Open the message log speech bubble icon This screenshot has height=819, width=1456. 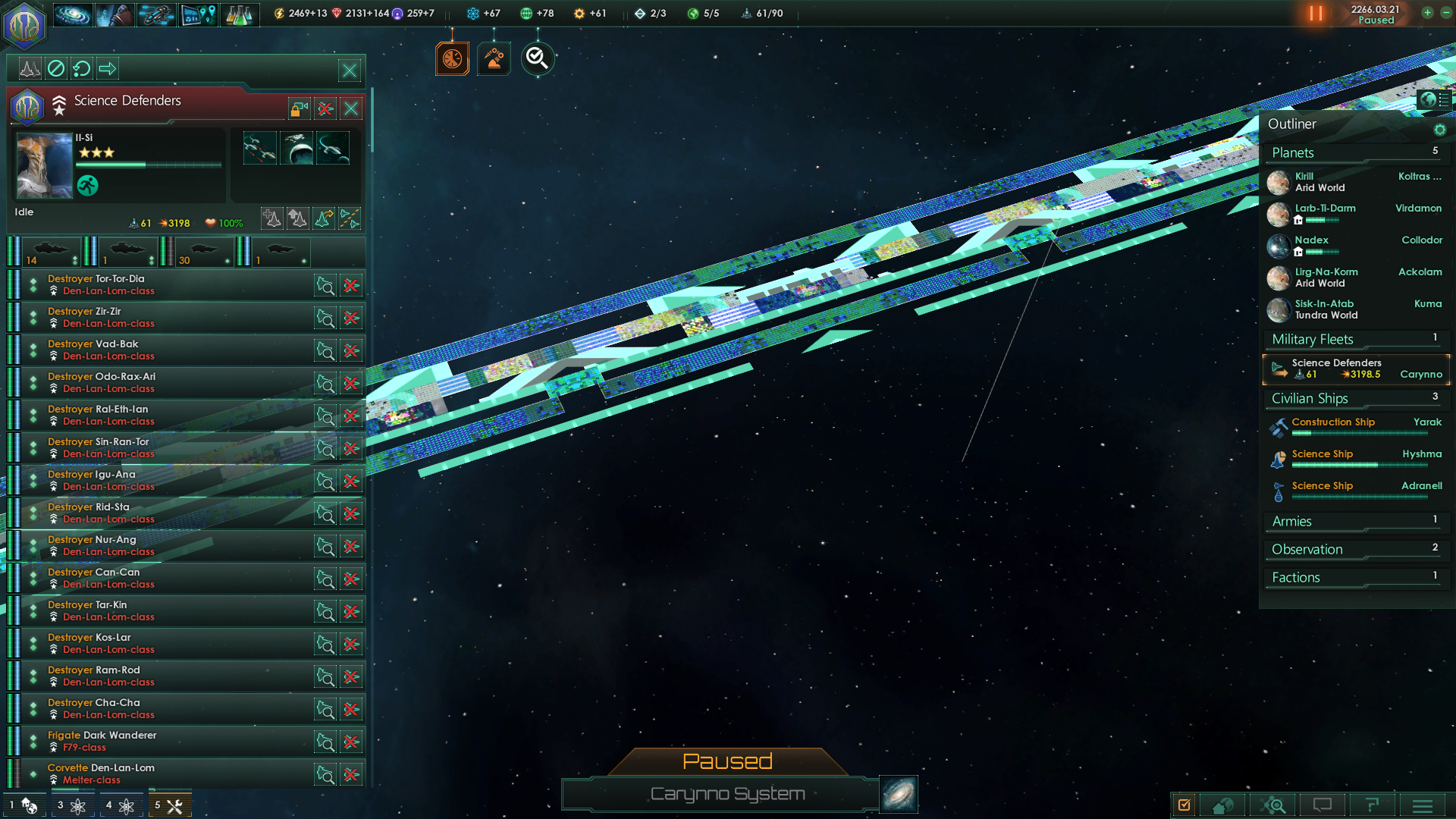click(x=1324, y=805)
